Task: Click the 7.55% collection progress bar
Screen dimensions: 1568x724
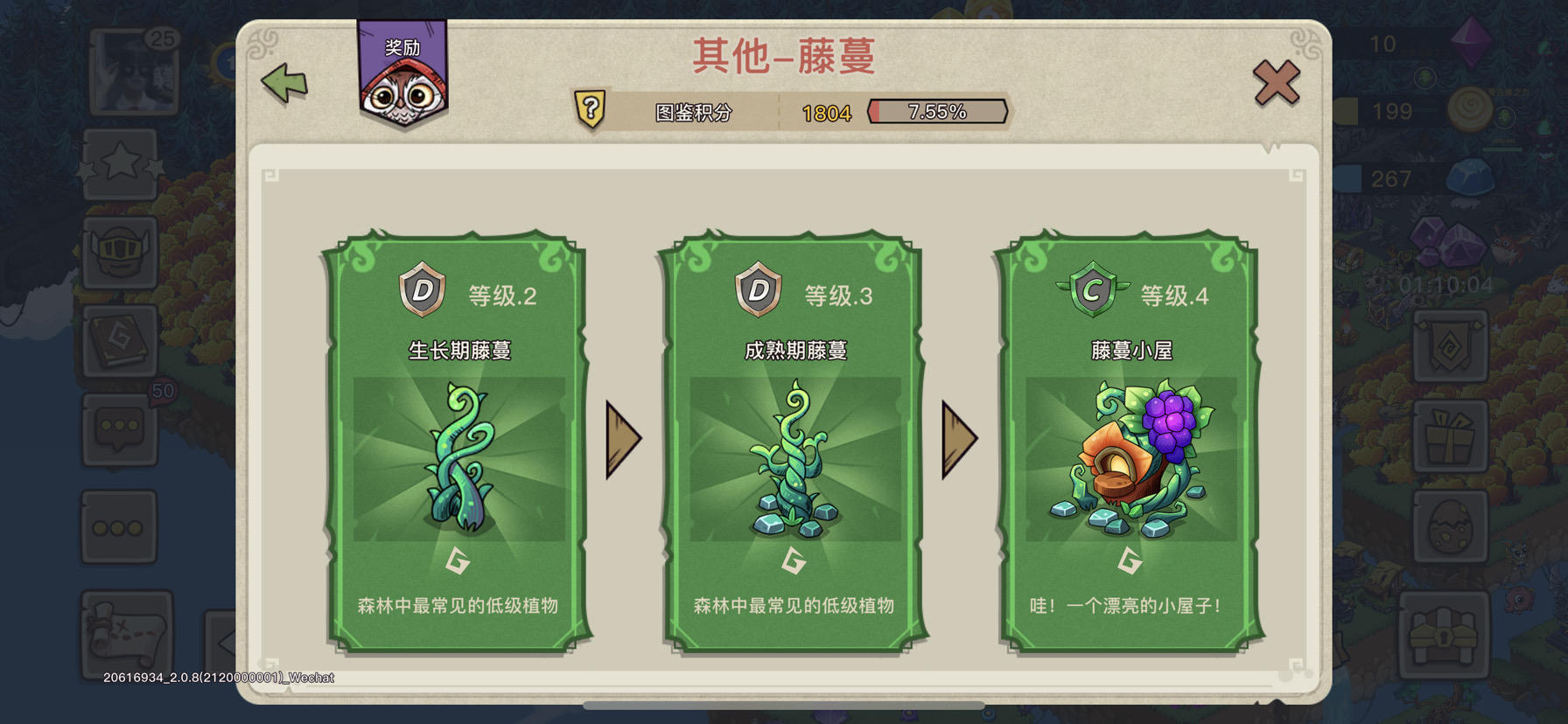Action: [937, 110]
